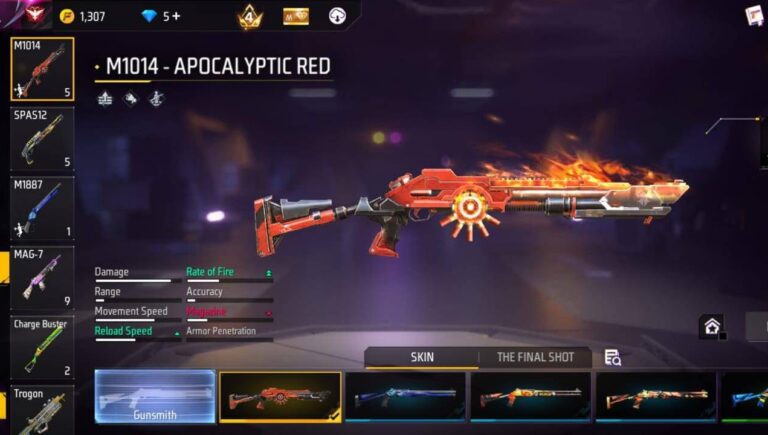This screenshot has height=435, width=768.
Task: Open the gold M membership card icon
Action: 295,16
